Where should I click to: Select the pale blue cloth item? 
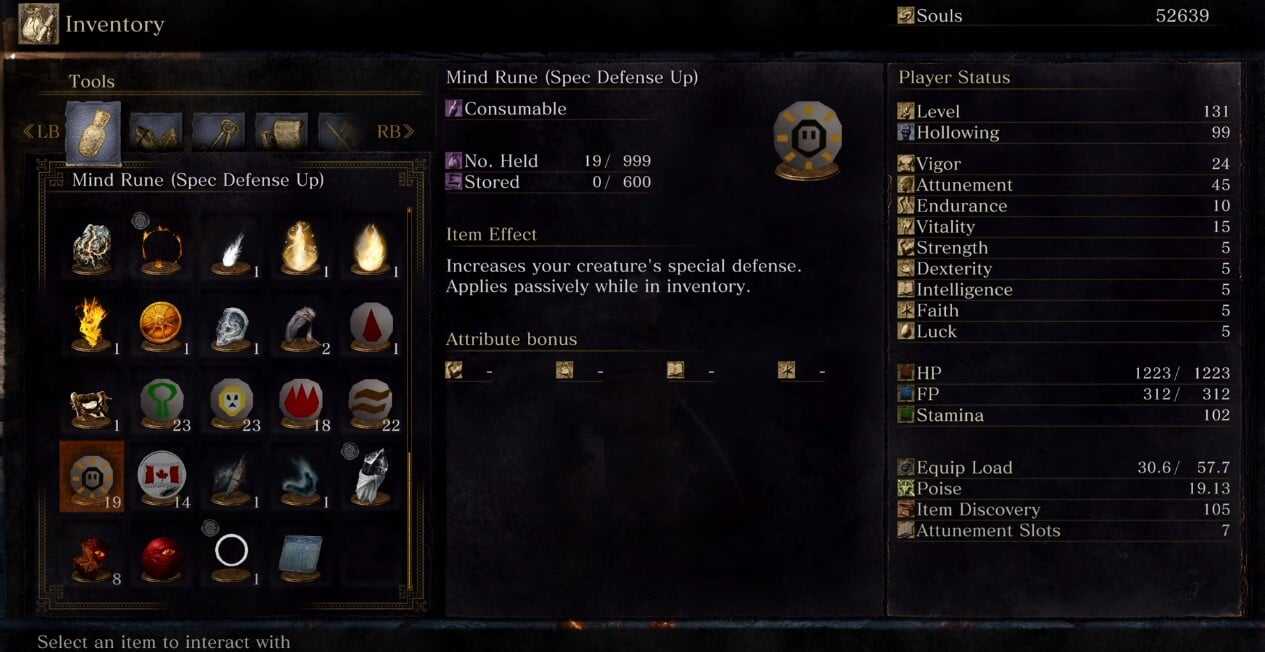tap(300, 555)
